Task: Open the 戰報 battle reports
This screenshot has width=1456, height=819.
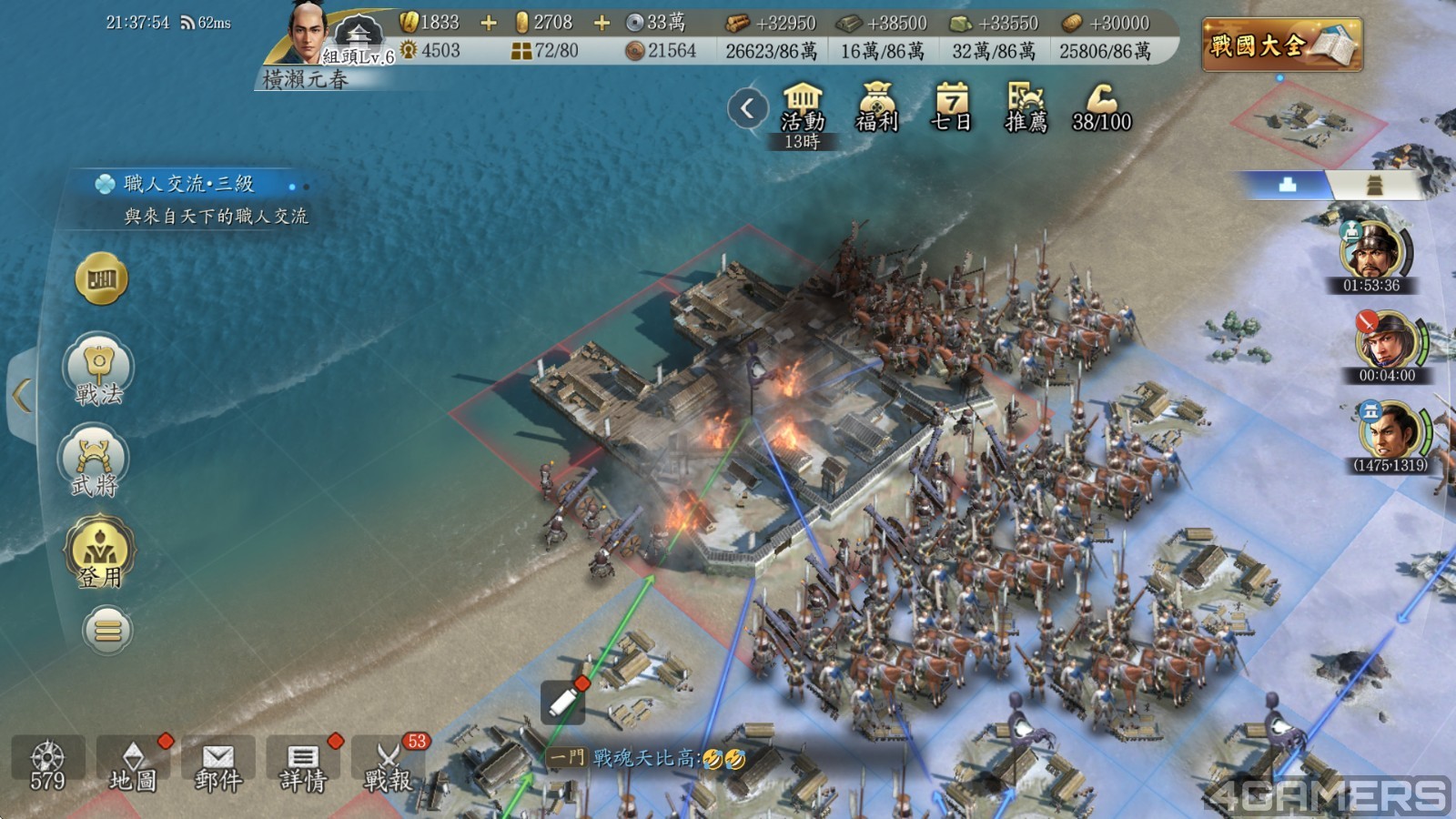Action: click(x=388, y=765)
